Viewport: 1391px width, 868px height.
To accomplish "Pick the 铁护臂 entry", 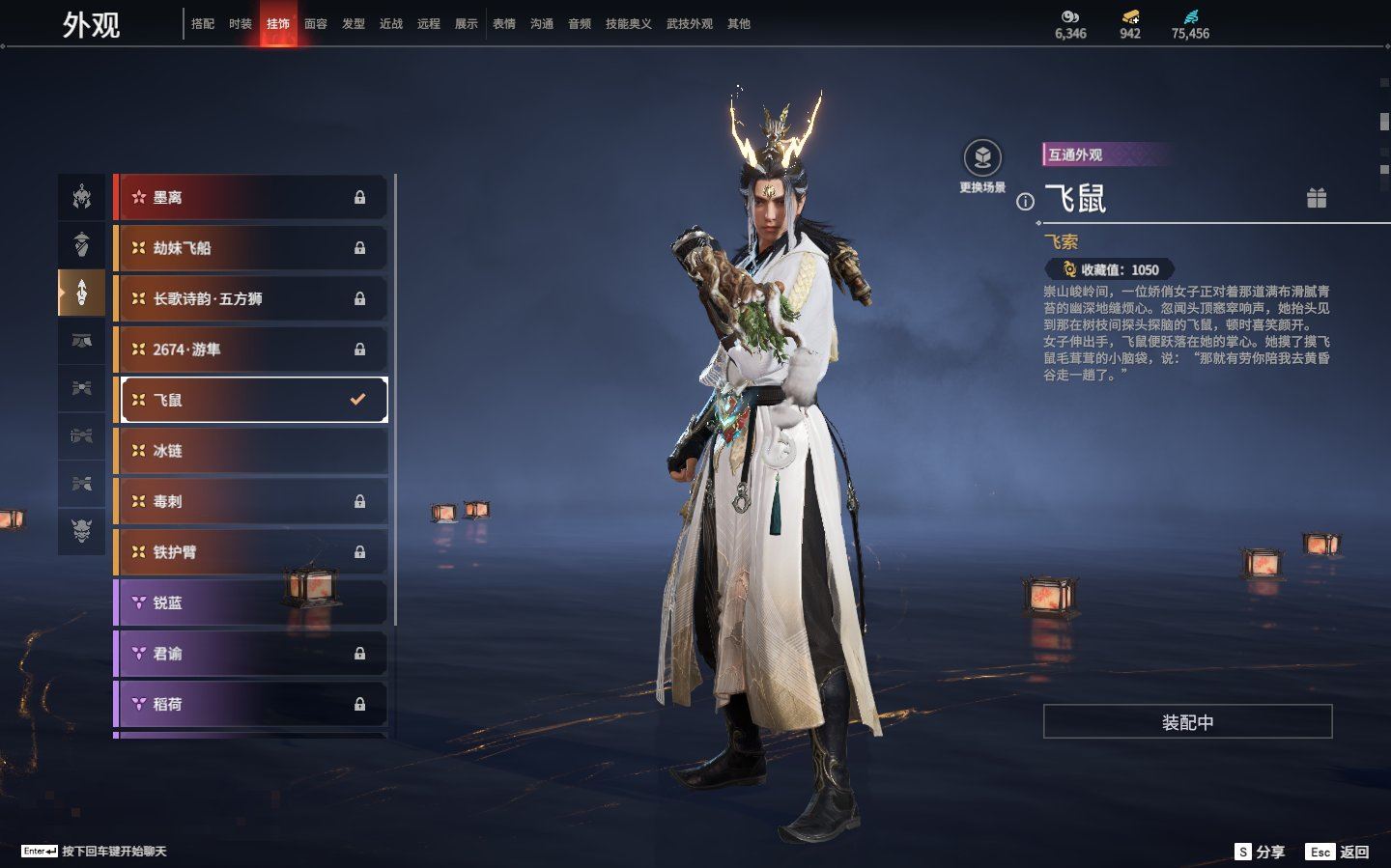I will pos(251,552).
